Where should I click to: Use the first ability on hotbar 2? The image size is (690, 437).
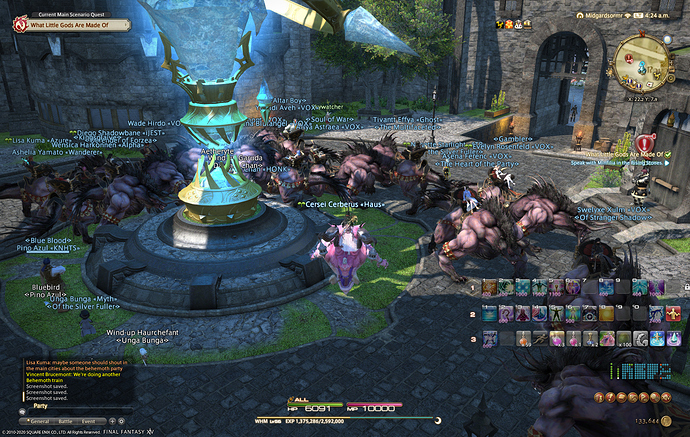[489, 313]
